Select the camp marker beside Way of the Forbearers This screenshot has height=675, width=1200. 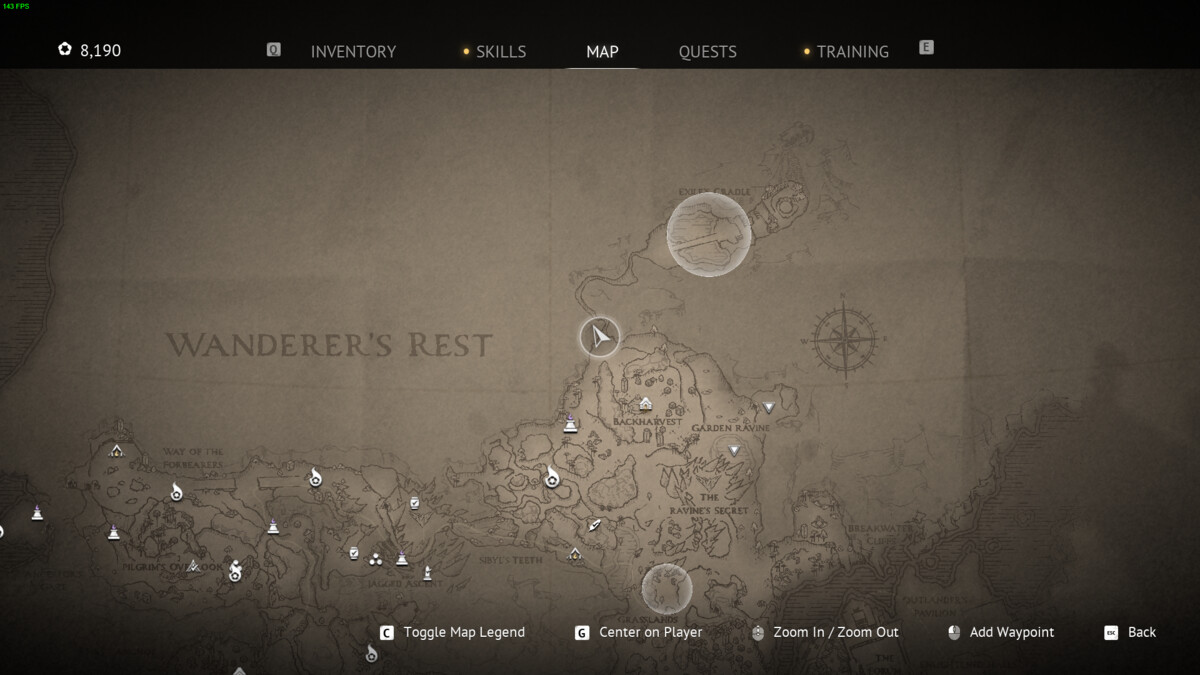click(117, 451)
